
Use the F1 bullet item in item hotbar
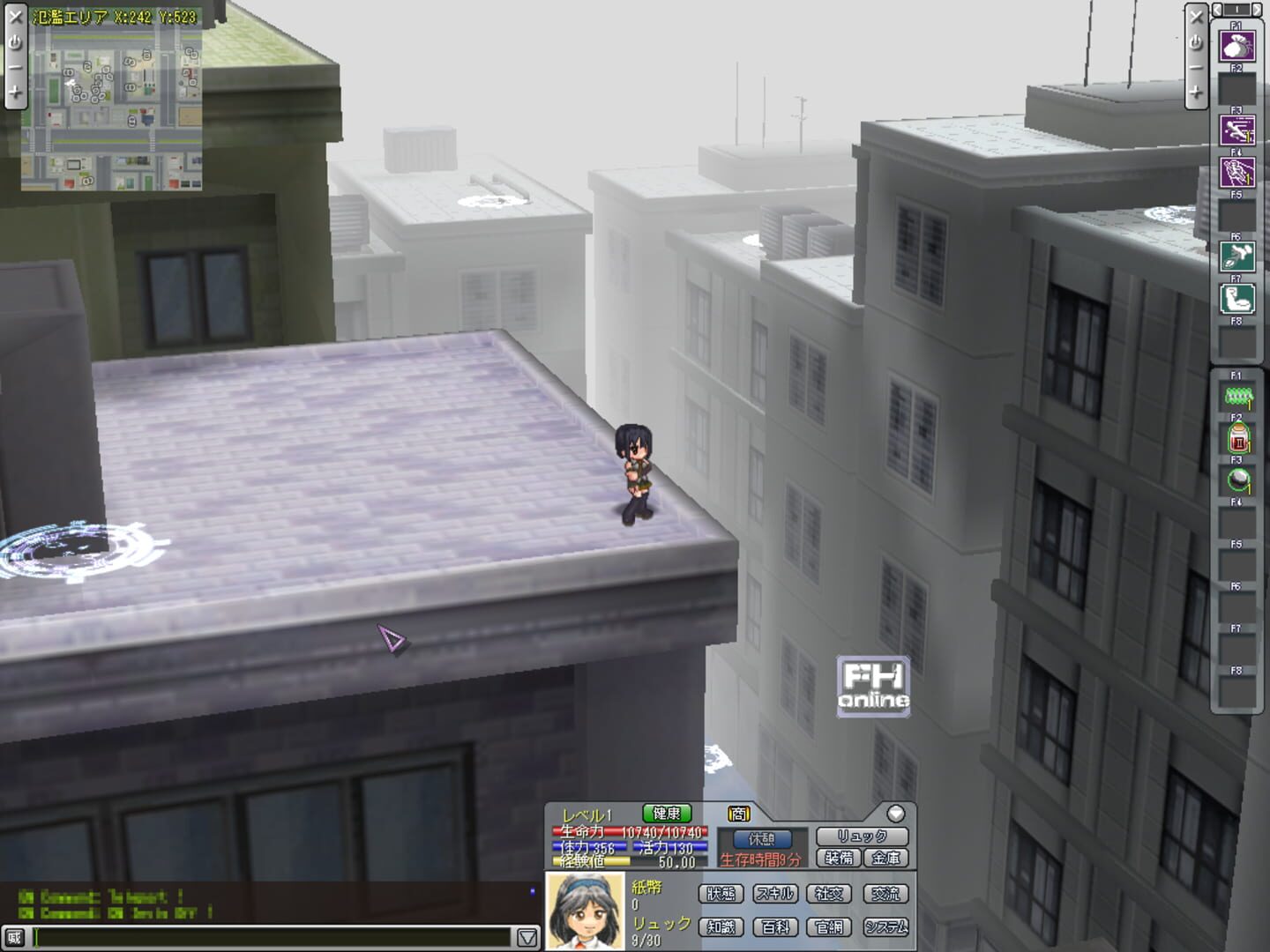point(1238,397)
